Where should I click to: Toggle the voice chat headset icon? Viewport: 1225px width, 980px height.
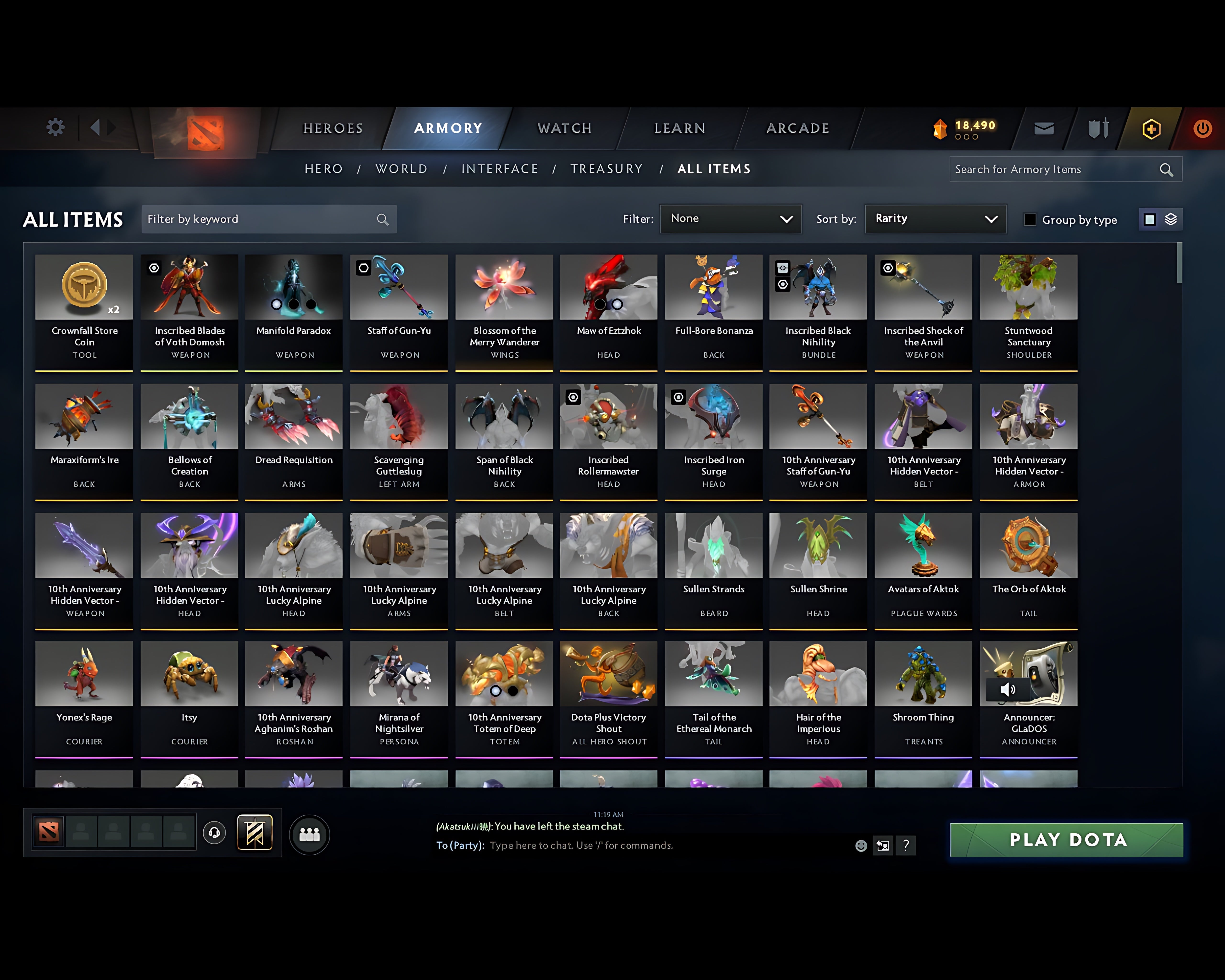[x=214, y=833]
